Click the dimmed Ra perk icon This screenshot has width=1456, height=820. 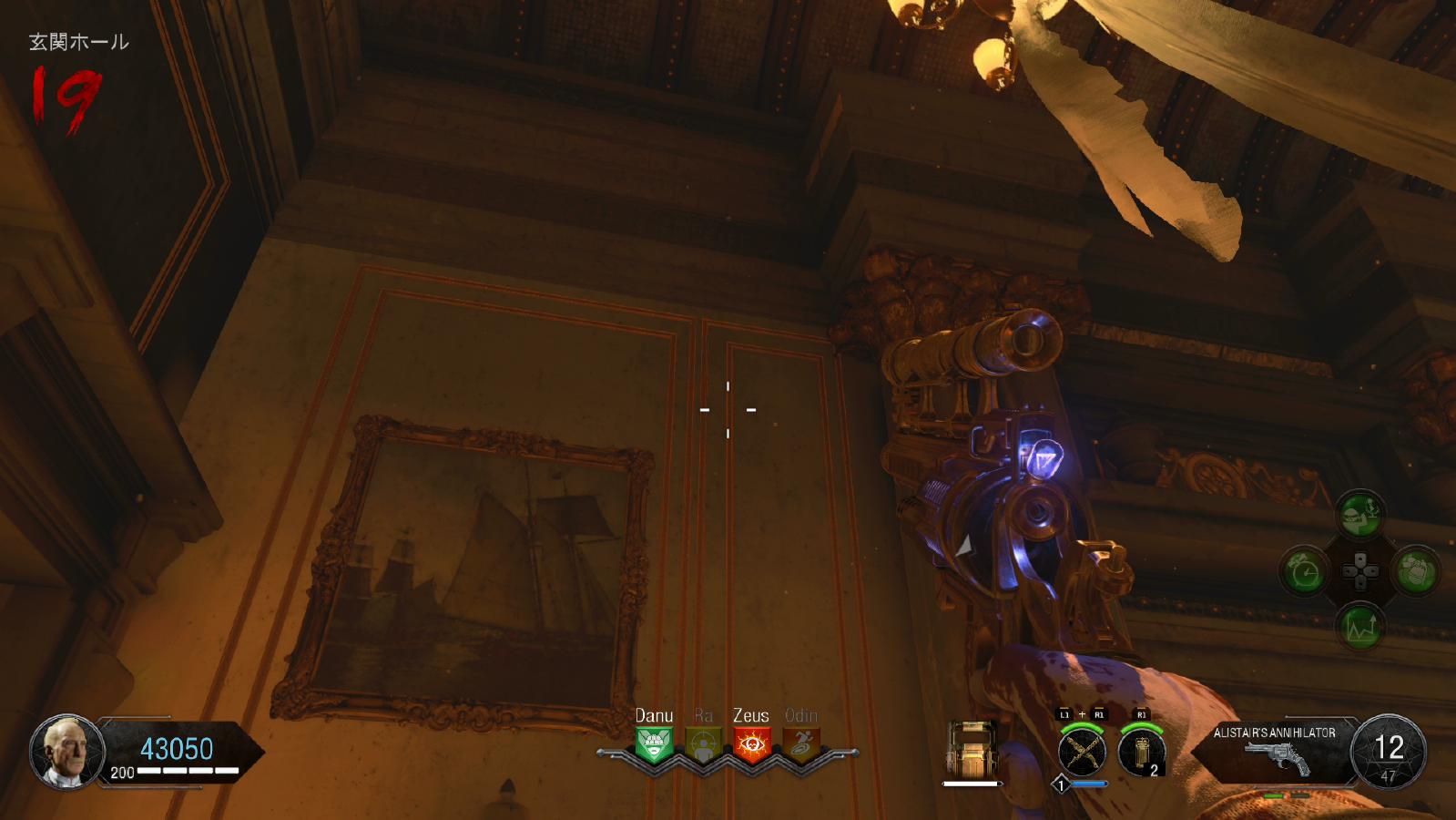pyautogui.click(x=703, y=745)
